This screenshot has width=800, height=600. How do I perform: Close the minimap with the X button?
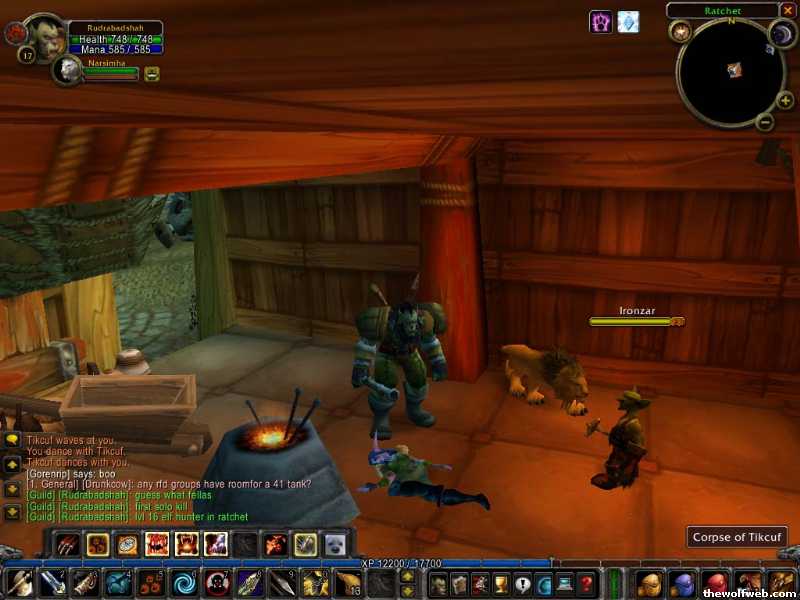(788, 10)
